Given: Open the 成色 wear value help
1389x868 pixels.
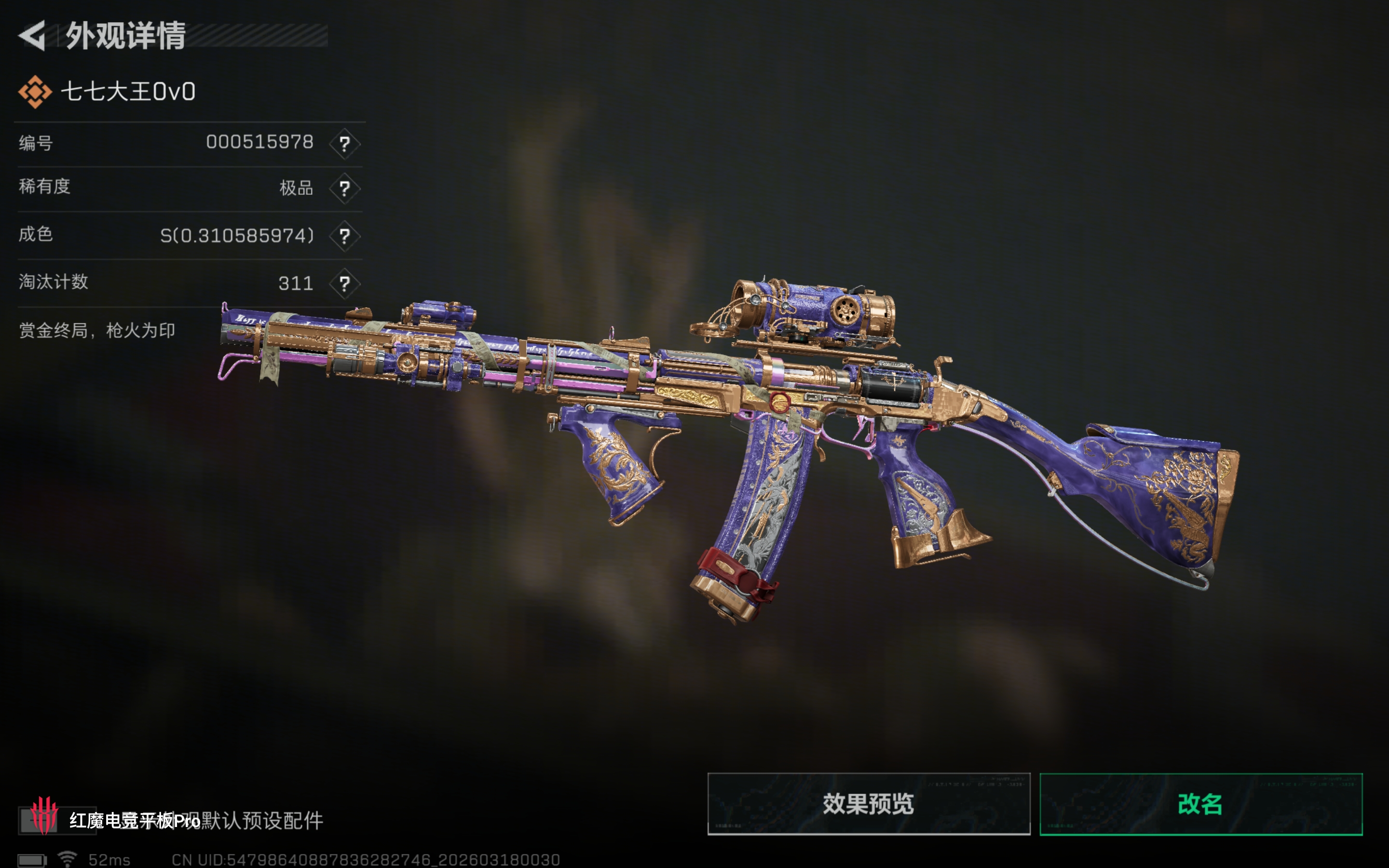Looking at the screenshot, I should (344, 236).
